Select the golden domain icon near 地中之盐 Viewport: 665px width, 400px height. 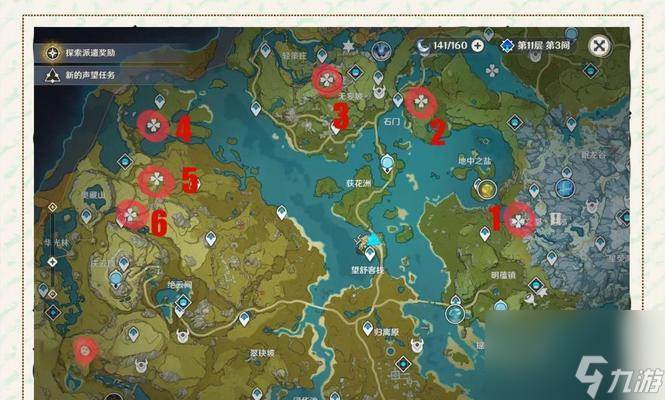tap(486, 188)
